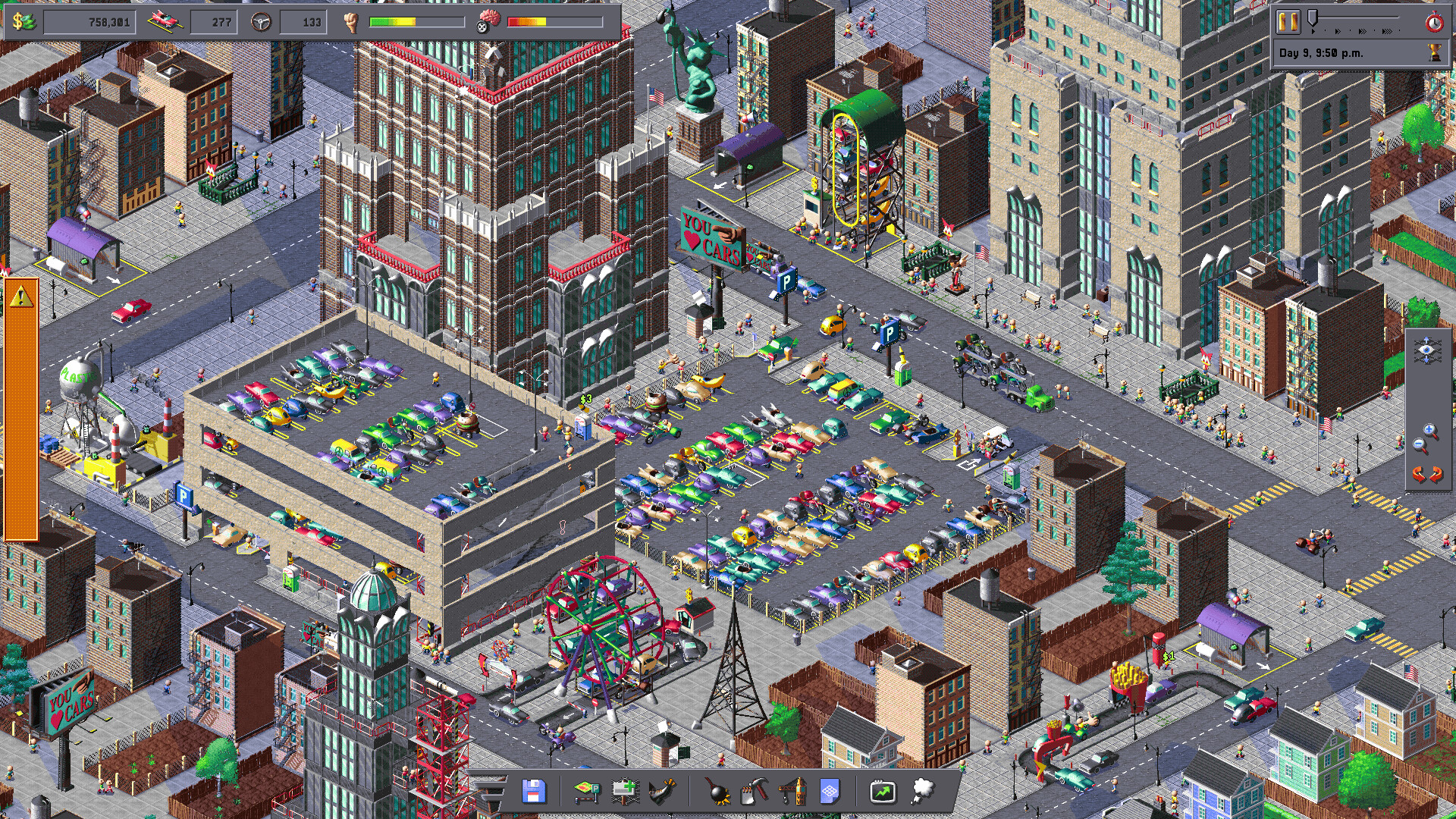1456x819 pixels.
Task: Select the blueprint tile tool
Action: point(829,792)
